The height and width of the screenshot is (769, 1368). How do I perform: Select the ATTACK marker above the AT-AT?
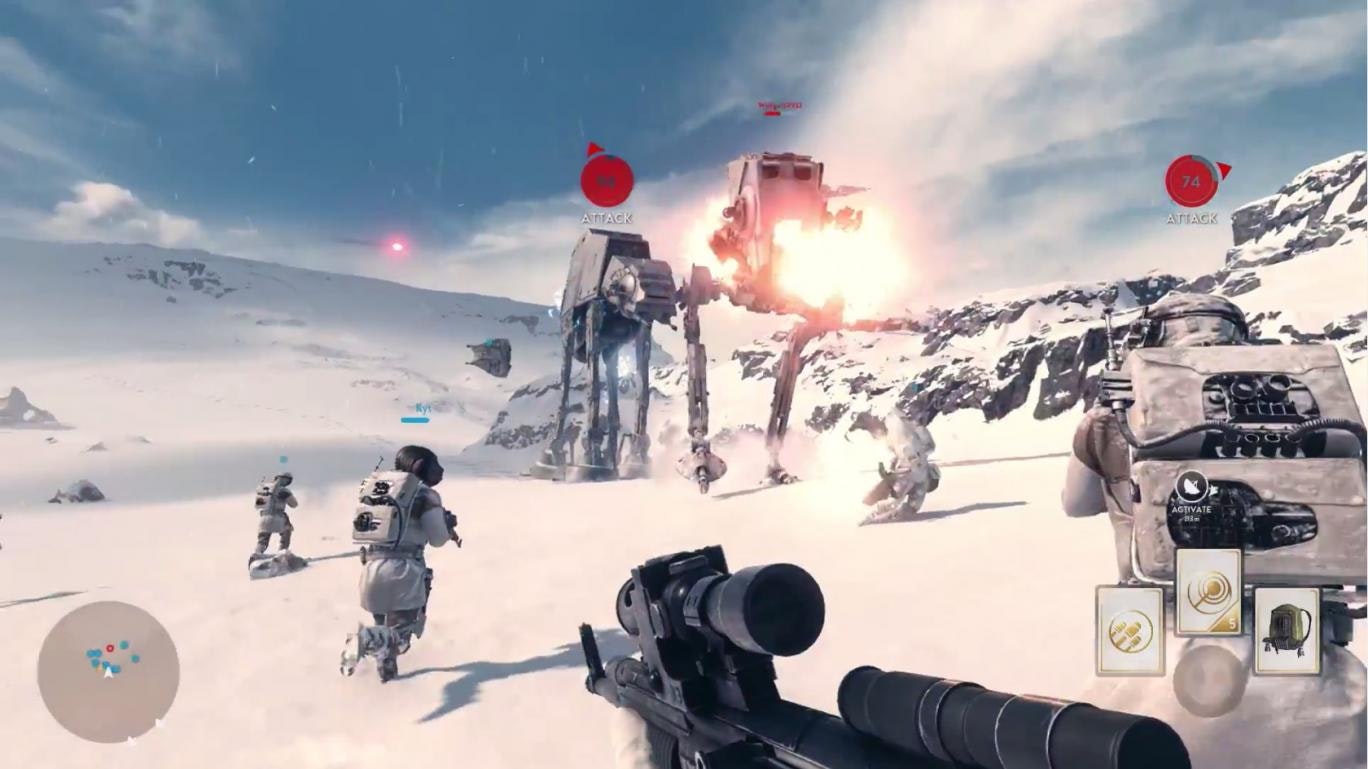607,182
